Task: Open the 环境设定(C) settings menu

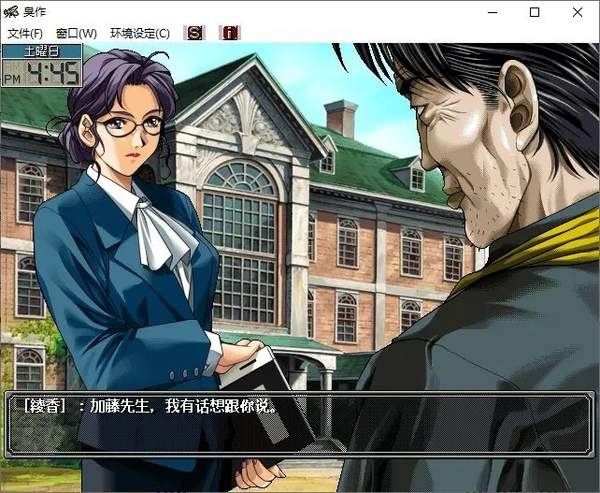Action: [x=140, y=33]
